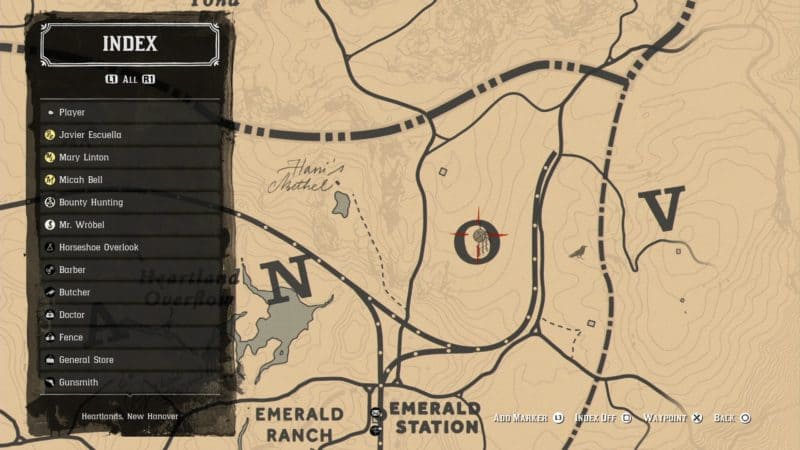Select Barber in the map index
This screenshot has width=800, height=450.
coord(130,270)
